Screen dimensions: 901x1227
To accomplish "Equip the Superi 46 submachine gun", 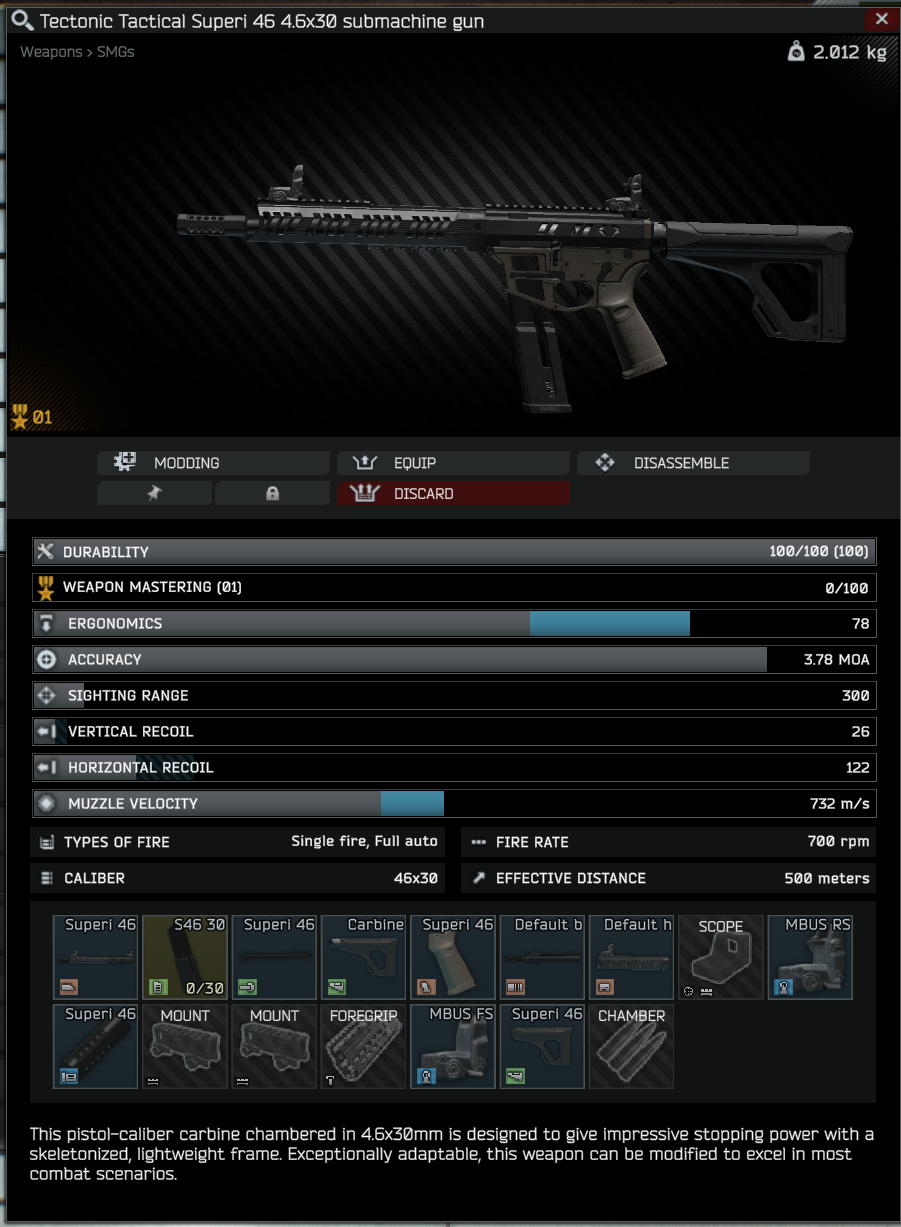I will click(453, 463).
